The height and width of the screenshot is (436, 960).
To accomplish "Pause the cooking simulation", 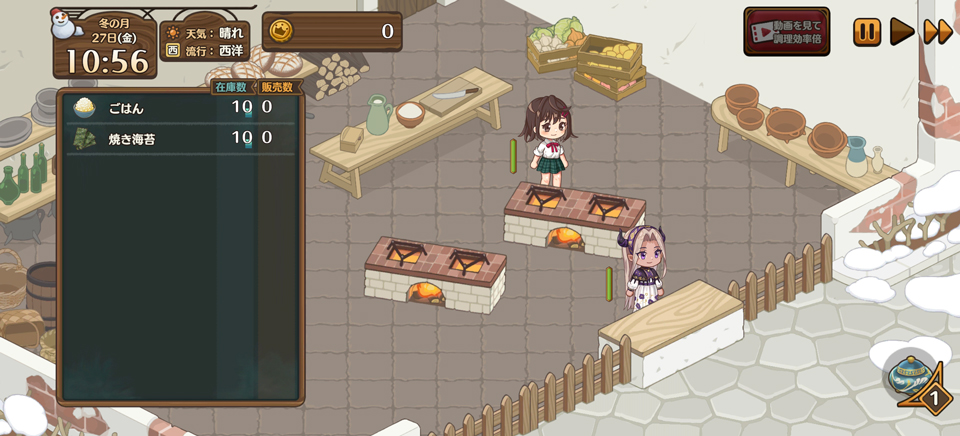I will click(x=867, y=32).
